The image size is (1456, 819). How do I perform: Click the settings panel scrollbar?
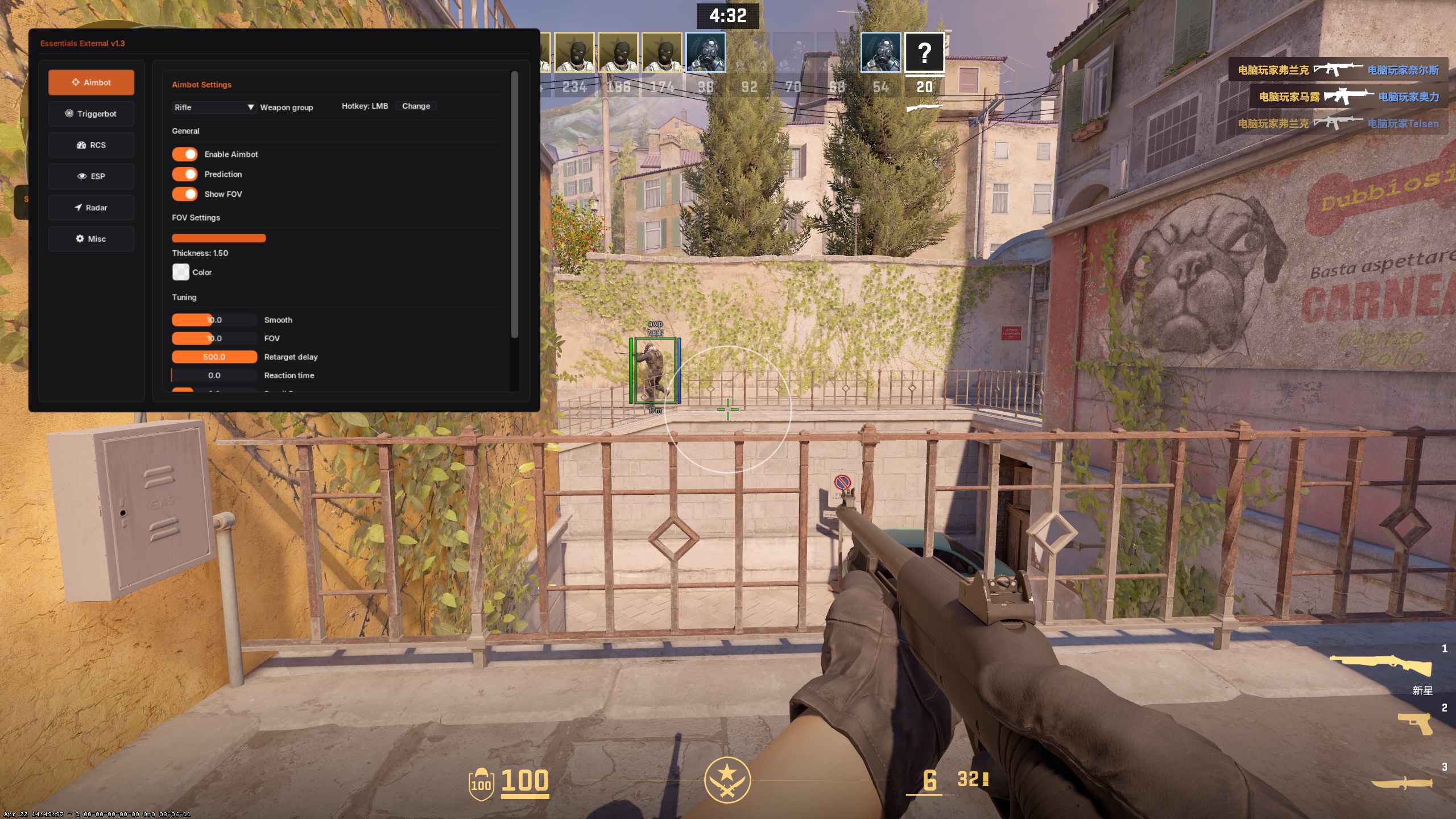(514, 205)
